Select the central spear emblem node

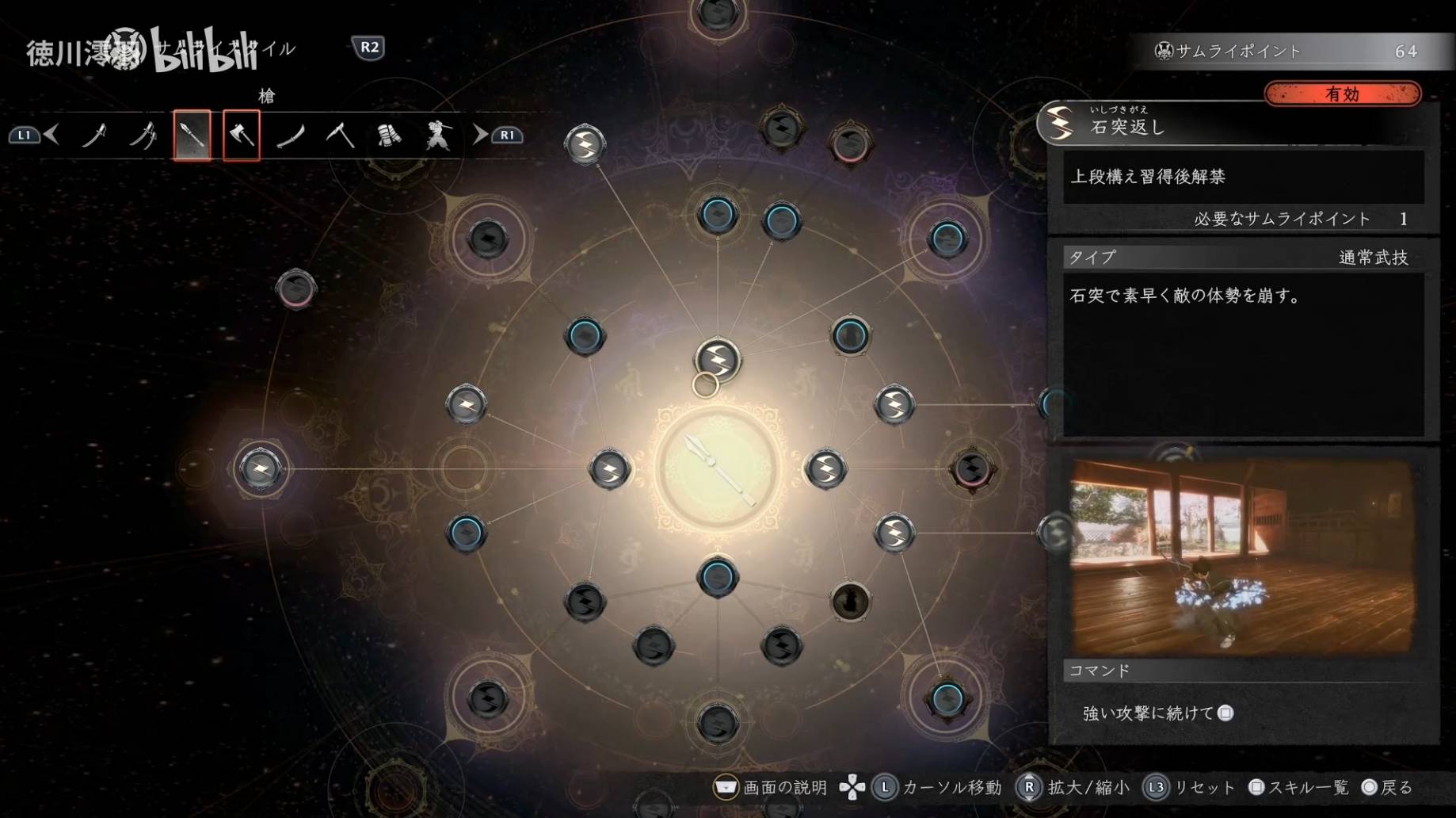click(718, 469)
